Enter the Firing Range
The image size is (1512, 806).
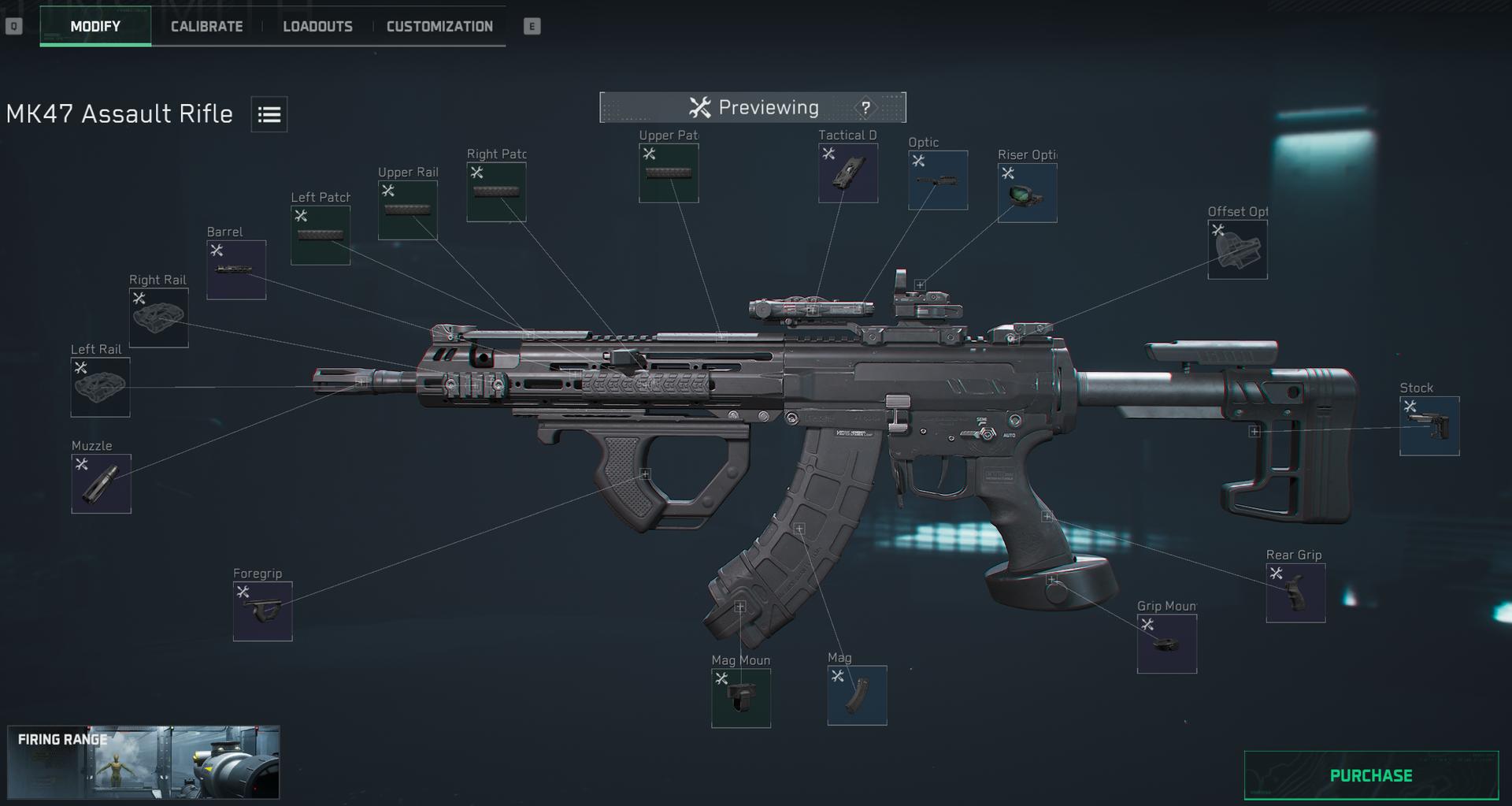[143, 762]
